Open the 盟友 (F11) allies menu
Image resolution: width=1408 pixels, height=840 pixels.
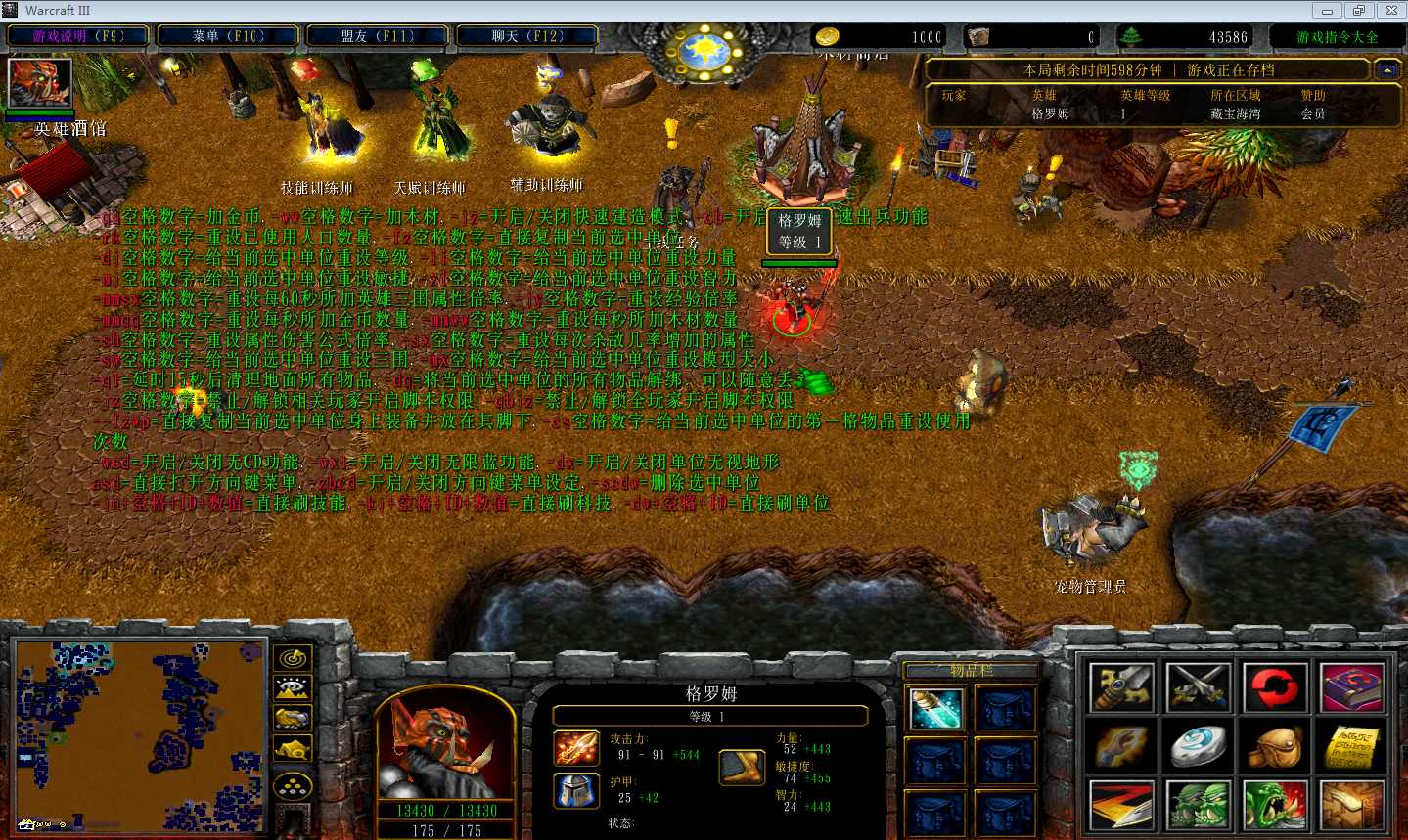[x=378, y=36]
